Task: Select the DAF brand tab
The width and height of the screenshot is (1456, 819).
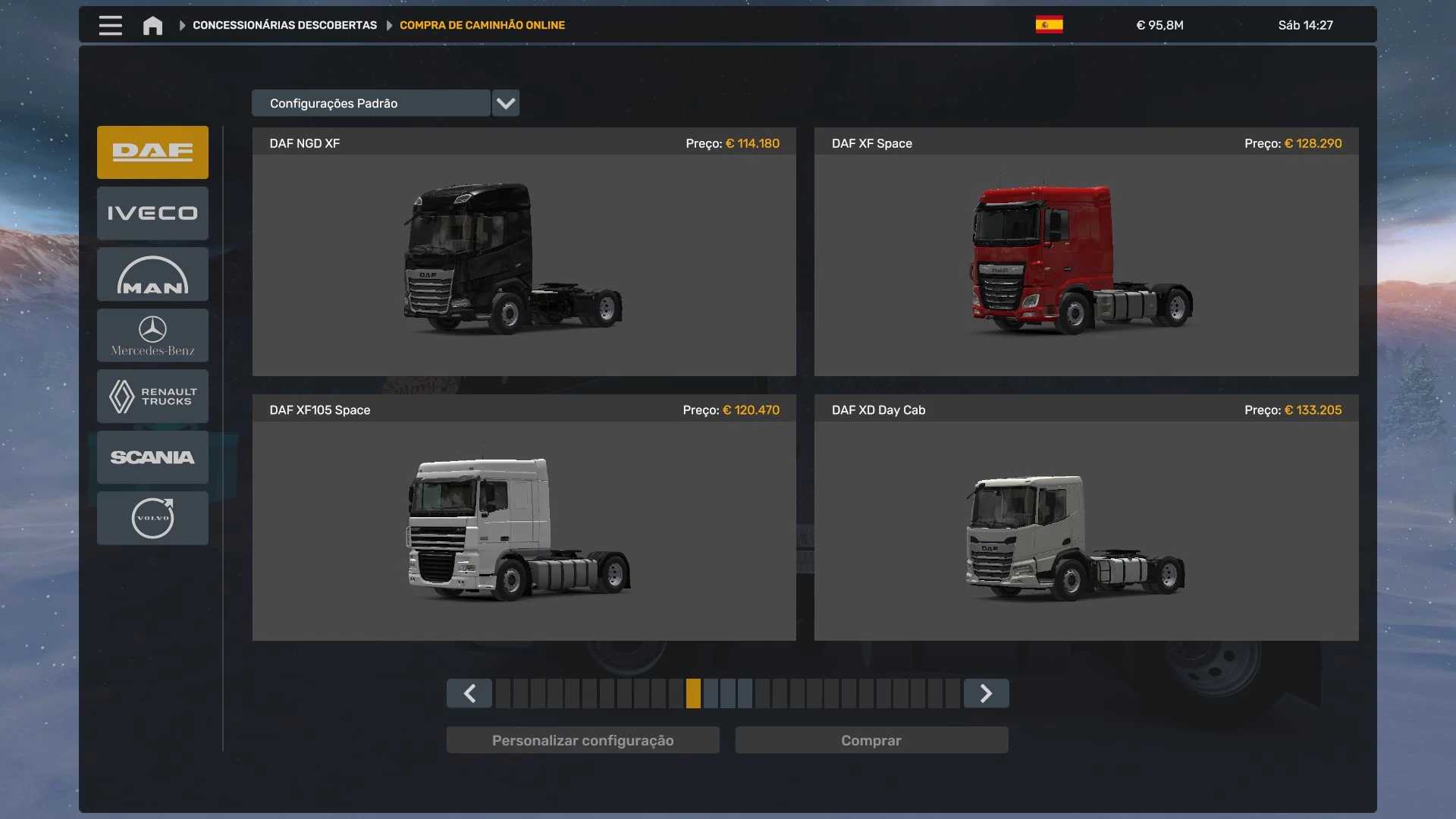Action: pyautogui.click(x=152, y=152)
